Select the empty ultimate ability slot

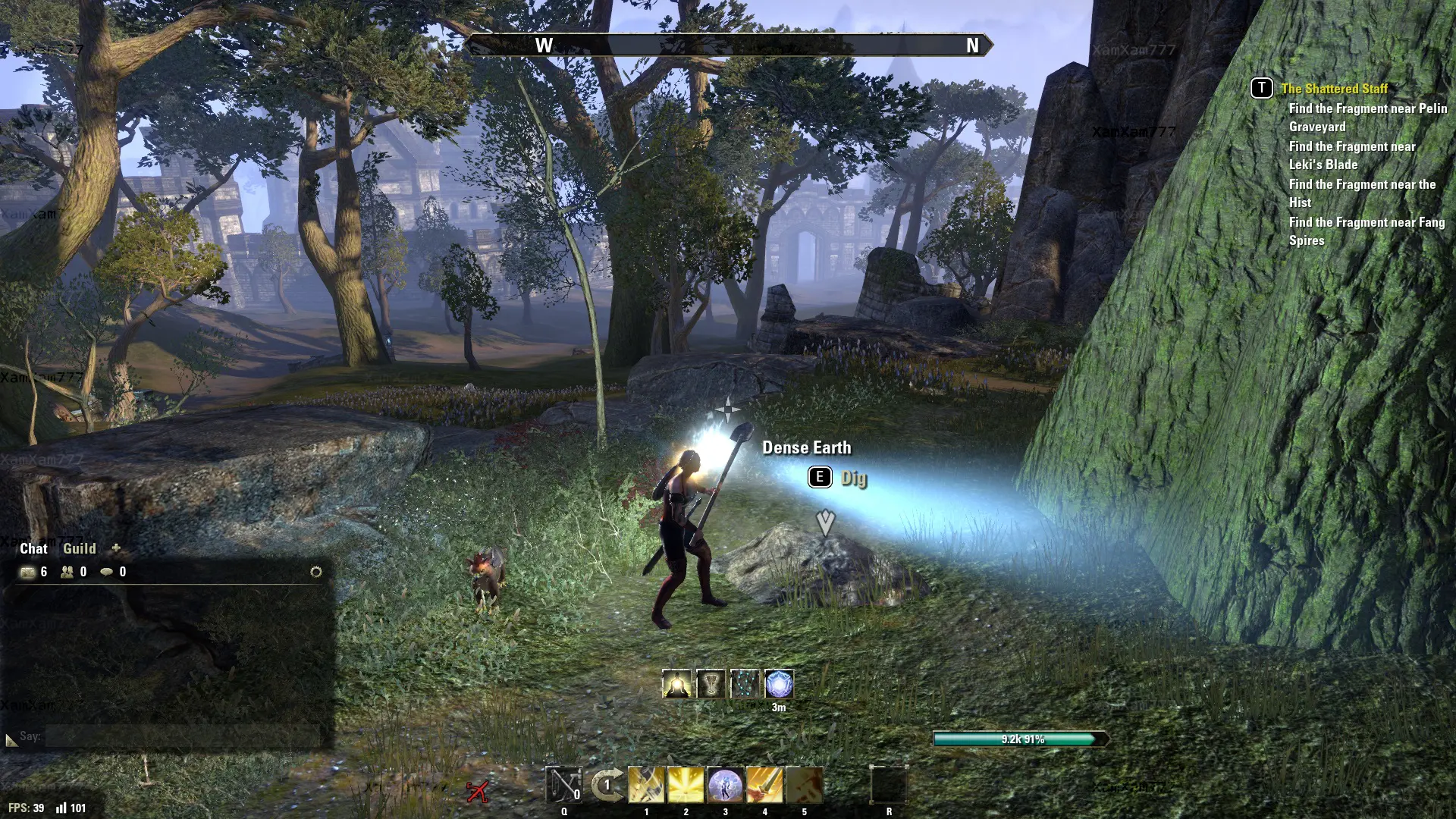889,785
